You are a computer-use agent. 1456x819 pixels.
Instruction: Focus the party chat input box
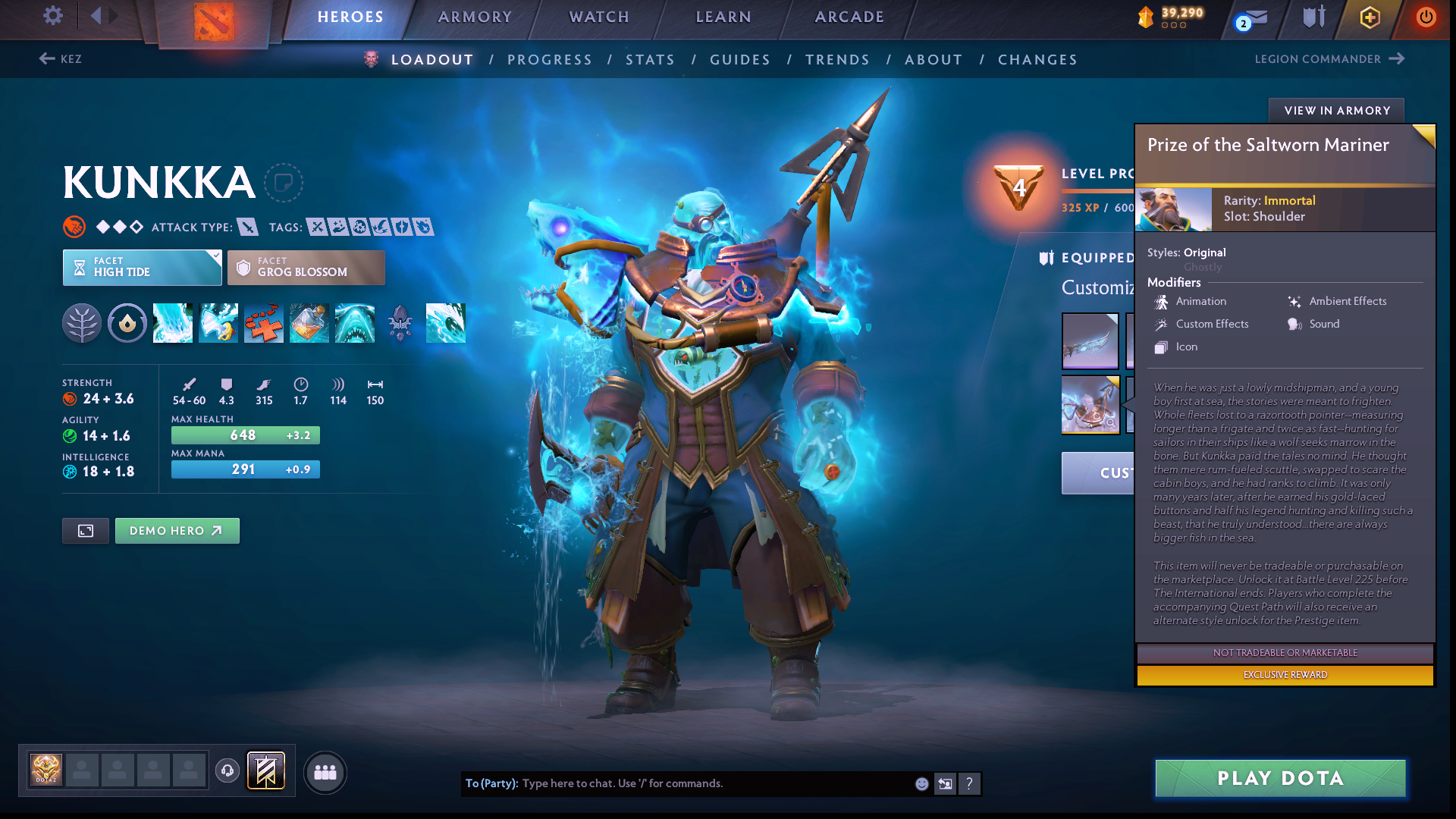click(713, 783)
